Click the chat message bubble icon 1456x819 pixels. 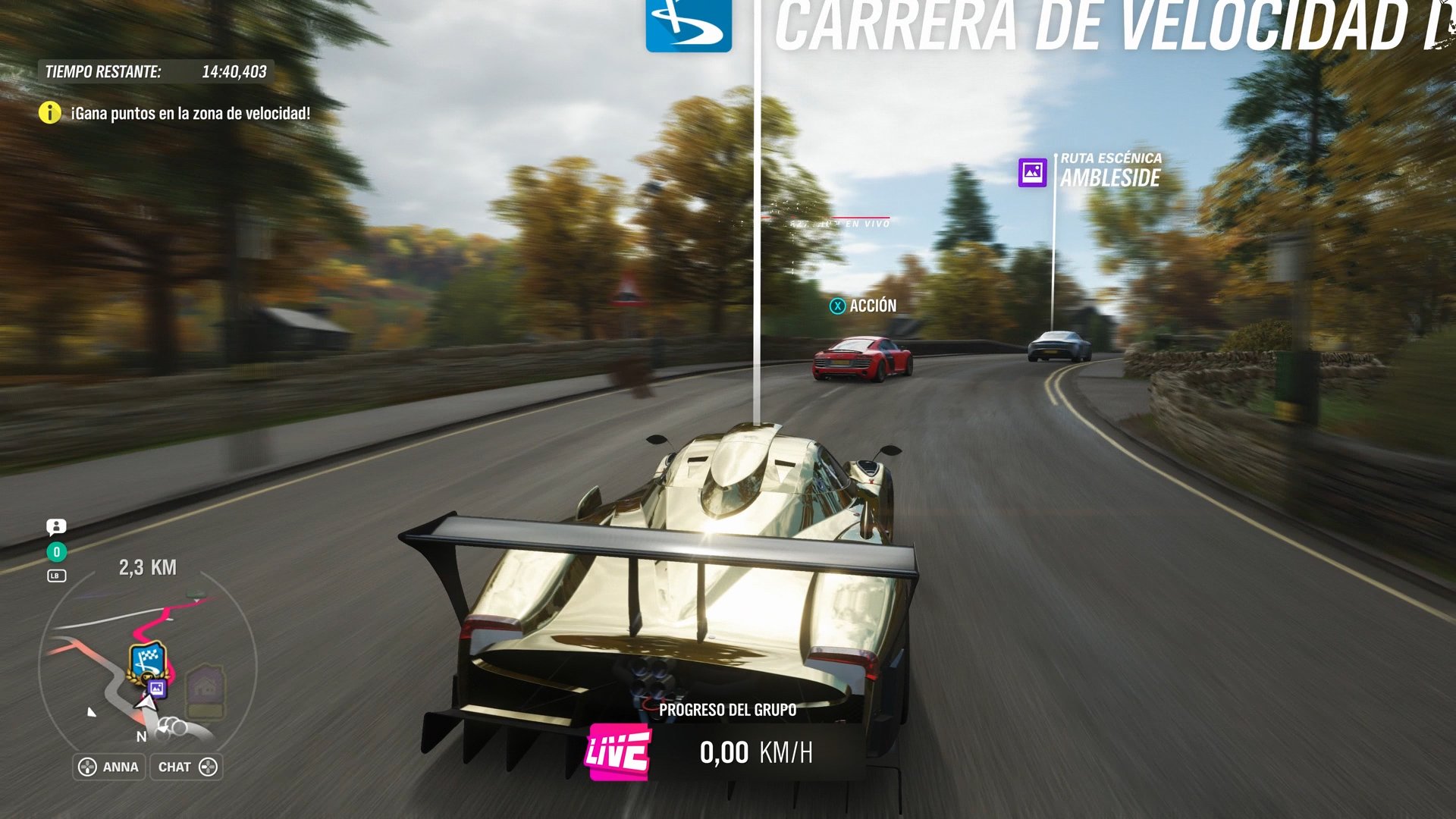pyautogui.click(x=58, y=527)
